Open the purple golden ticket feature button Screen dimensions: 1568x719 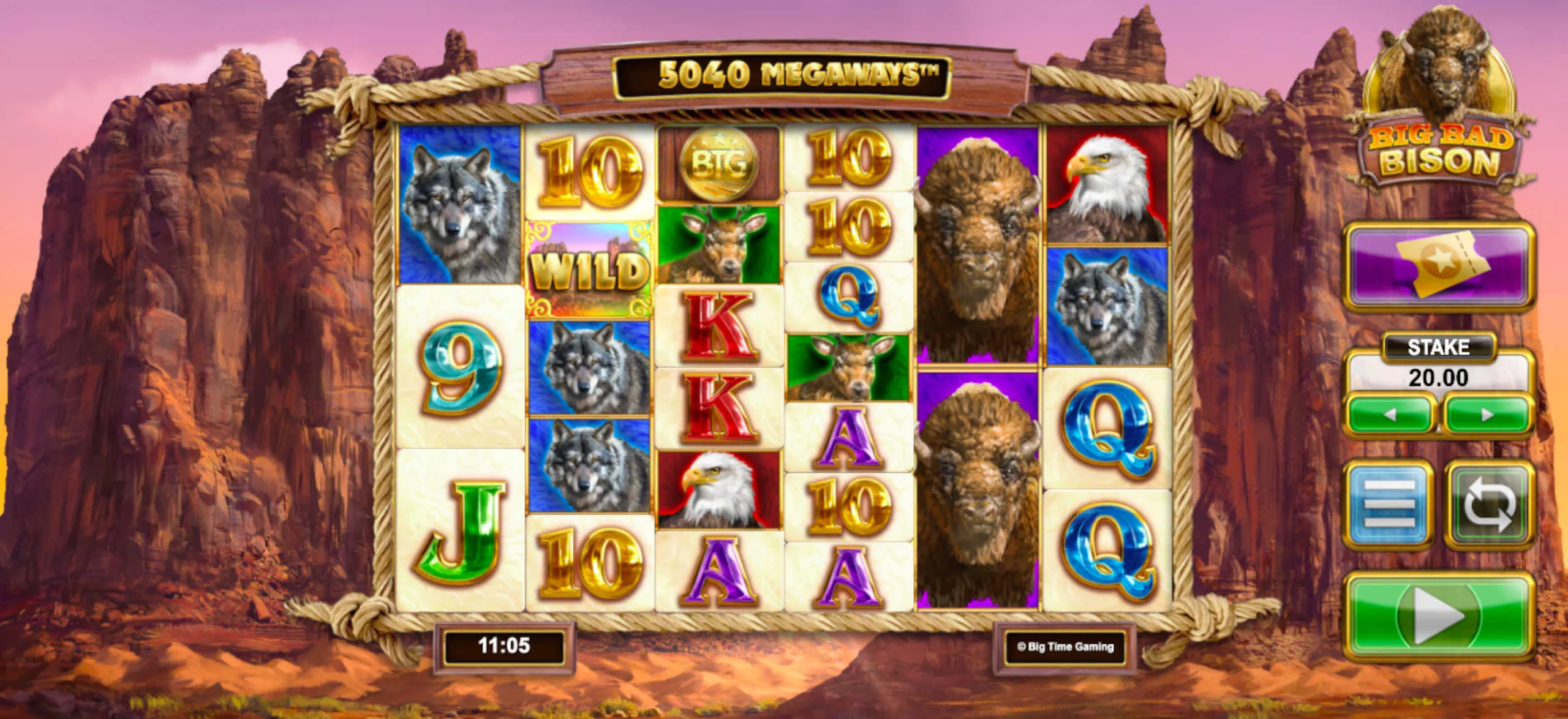pos(1438,266)
